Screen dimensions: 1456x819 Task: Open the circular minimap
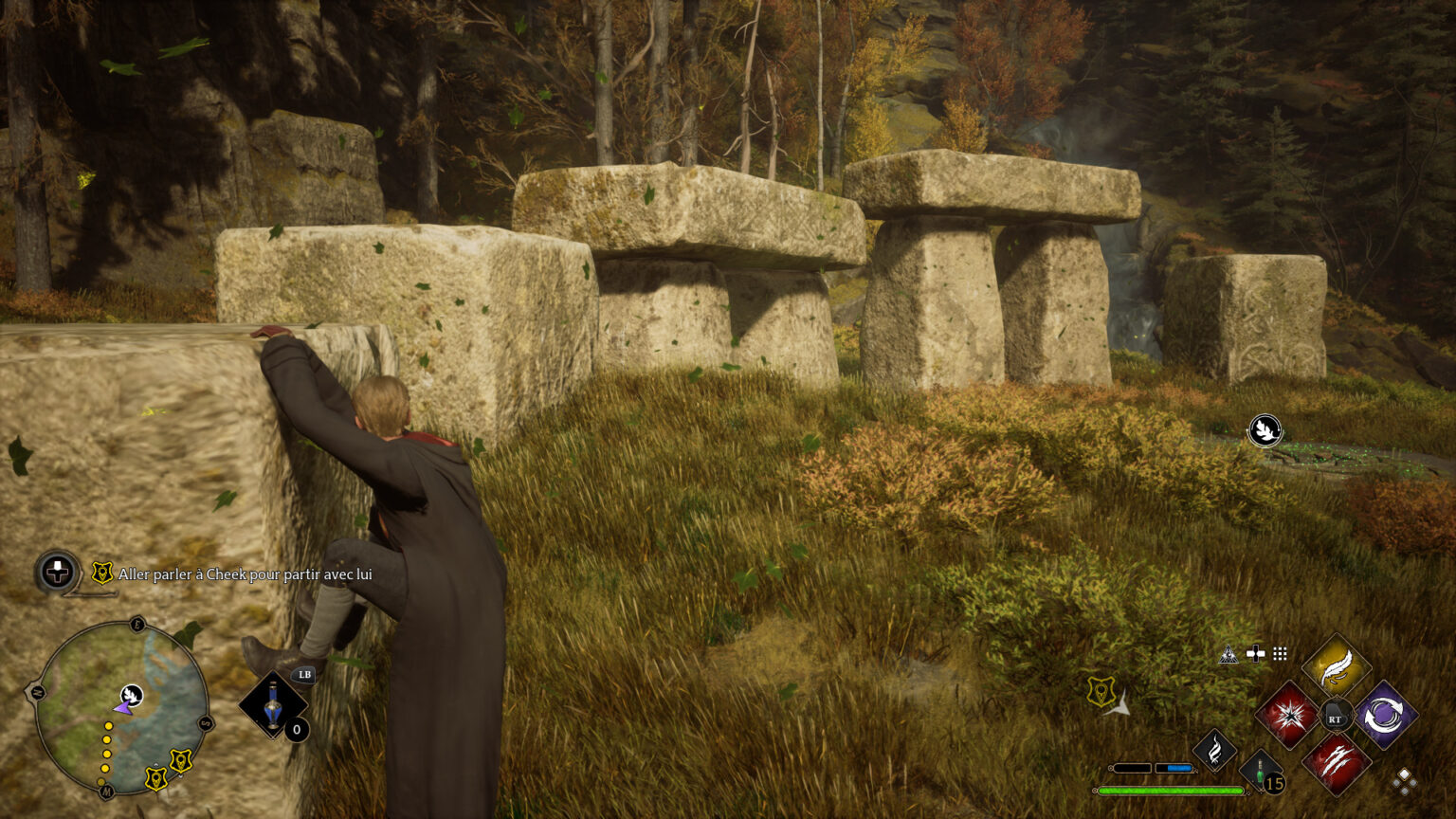(x=122, y=709)
